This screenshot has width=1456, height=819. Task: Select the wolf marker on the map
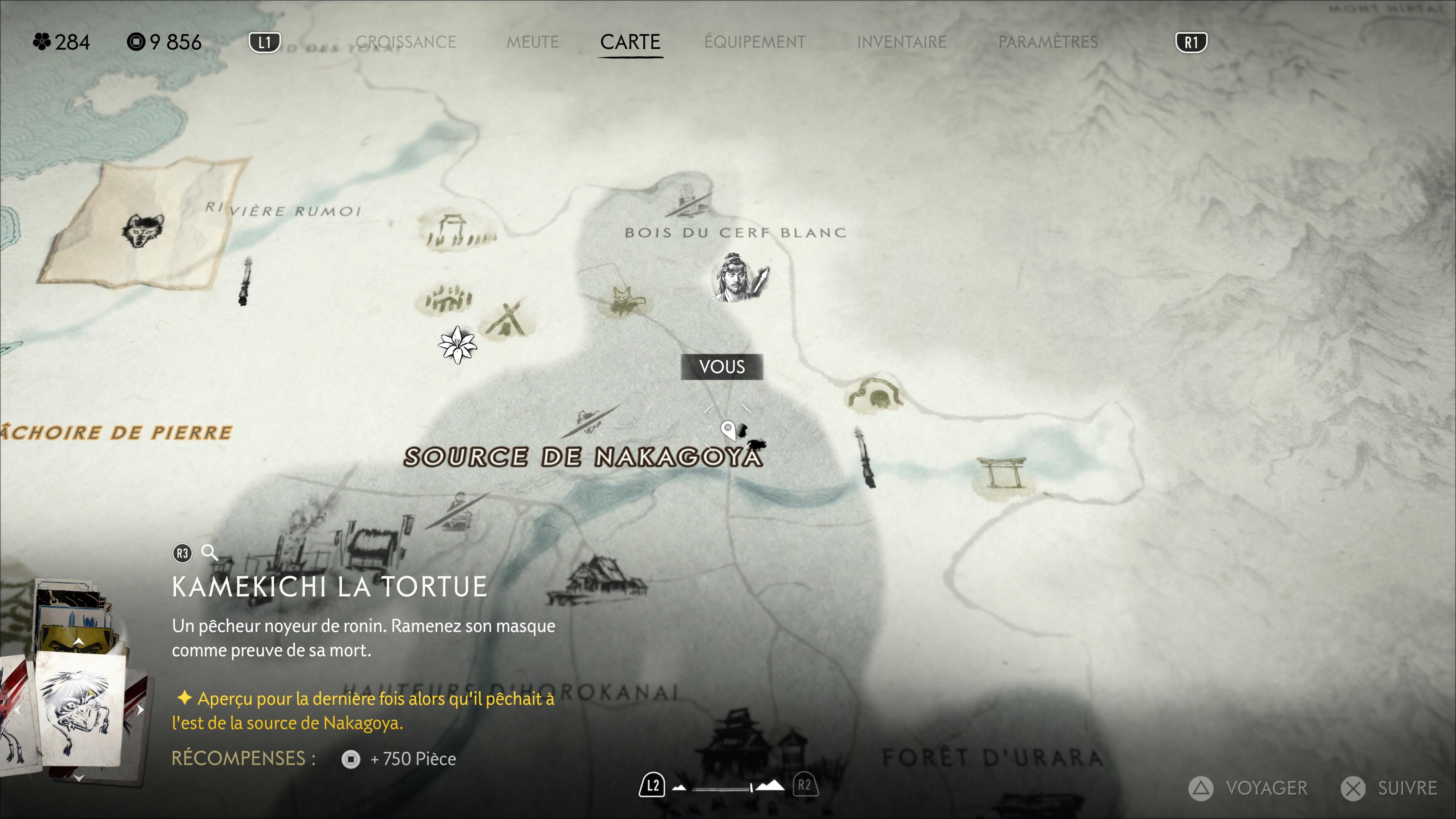point(143,229)
